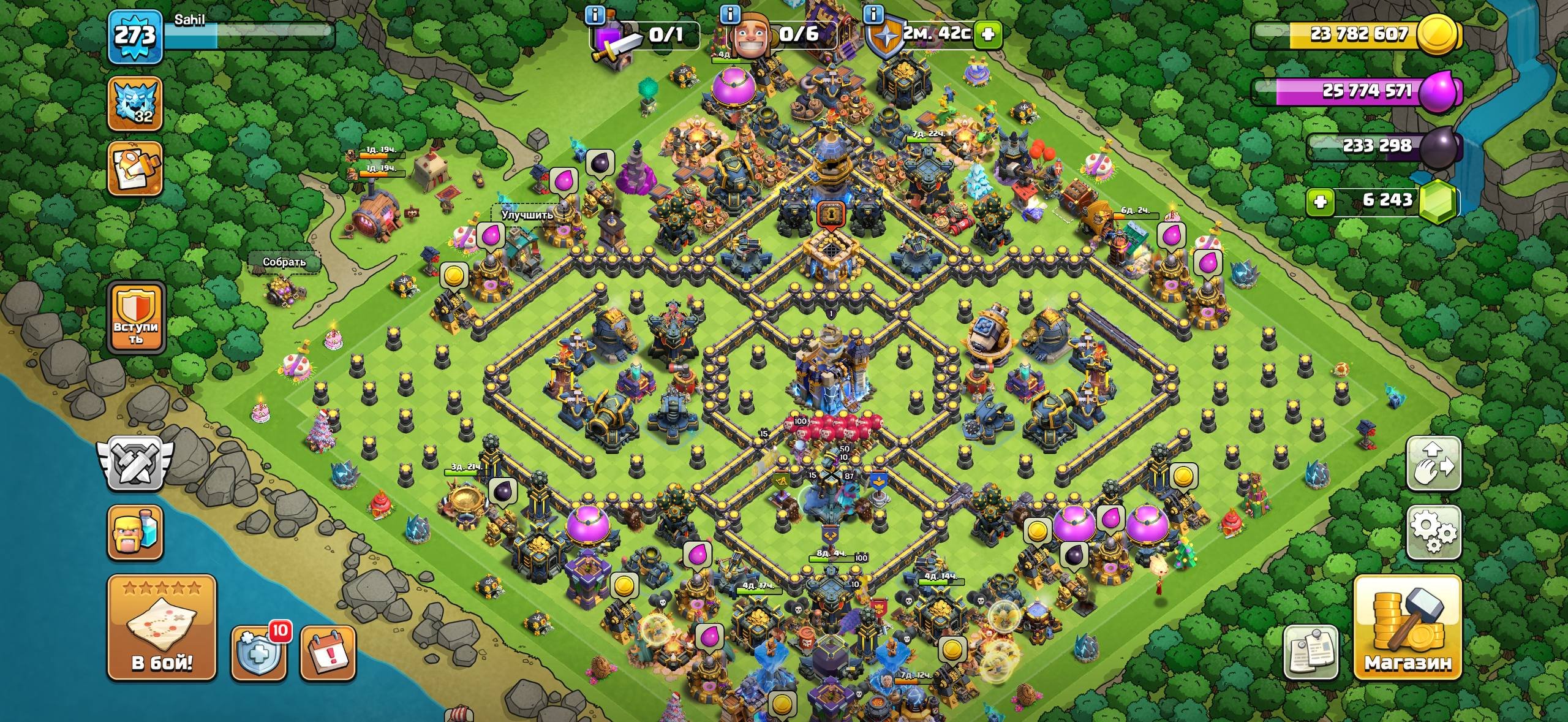Open the army barbarian training button
1568x722 pixels.
coord(135,532)
